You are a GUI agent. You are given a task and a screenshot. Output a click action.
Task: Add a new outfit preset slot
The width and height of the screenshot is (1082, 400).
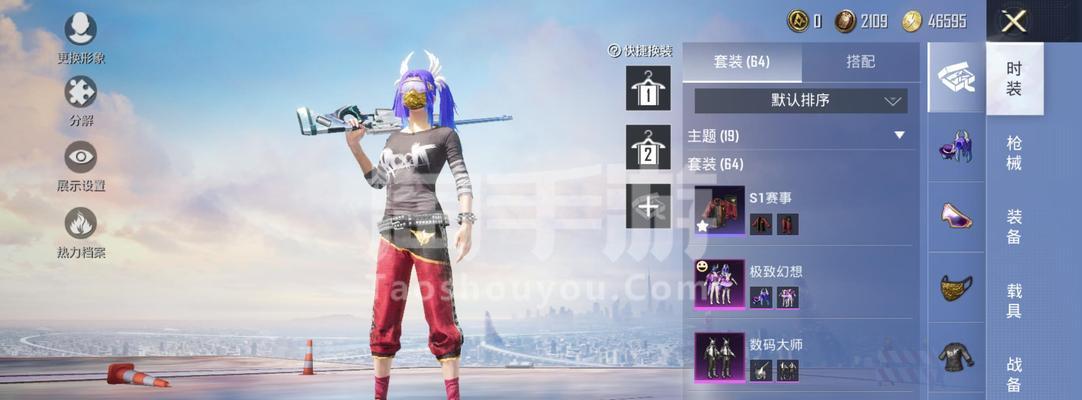(648, 207)
